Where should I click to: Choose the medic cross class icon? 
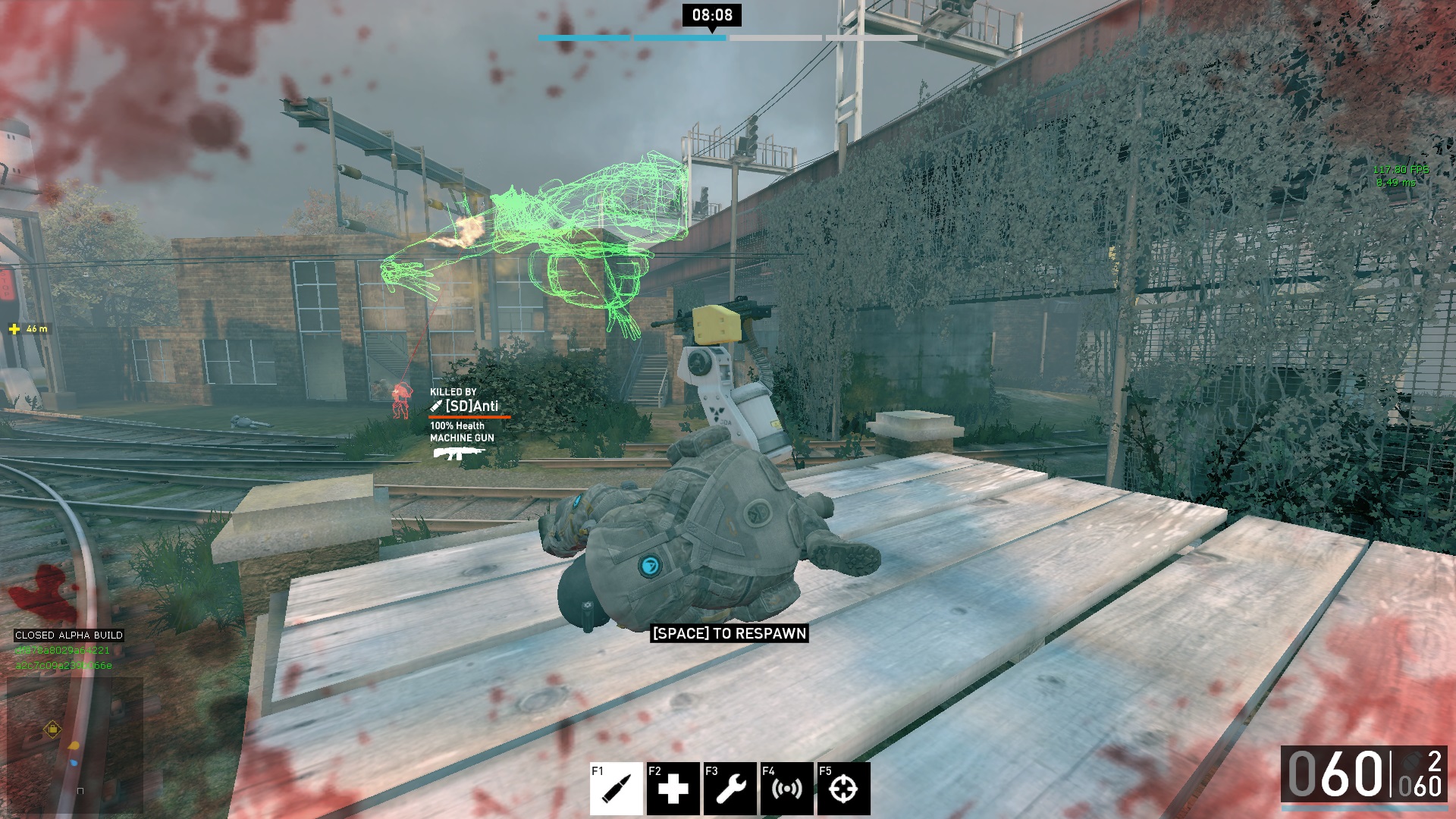673,789
